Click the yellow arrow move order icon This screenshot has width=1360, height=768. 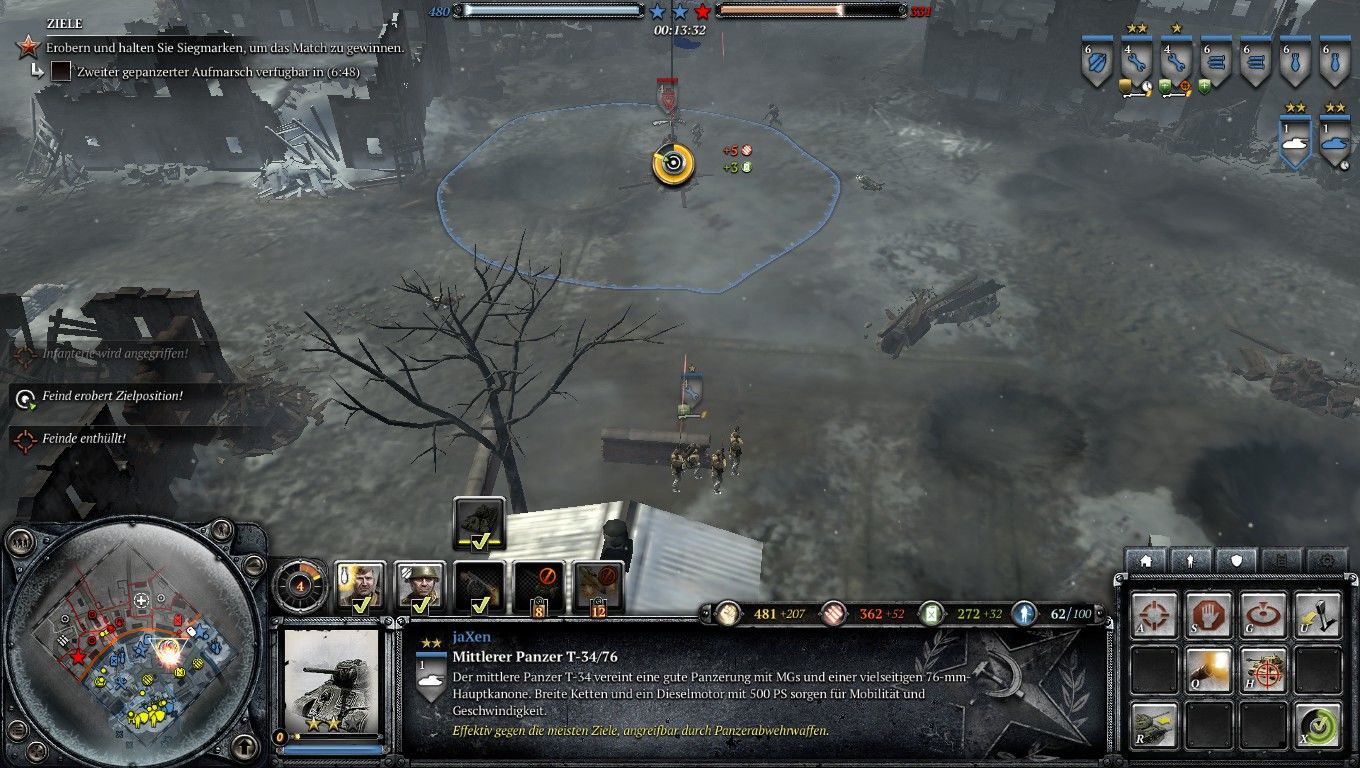tap(1318, 614)
